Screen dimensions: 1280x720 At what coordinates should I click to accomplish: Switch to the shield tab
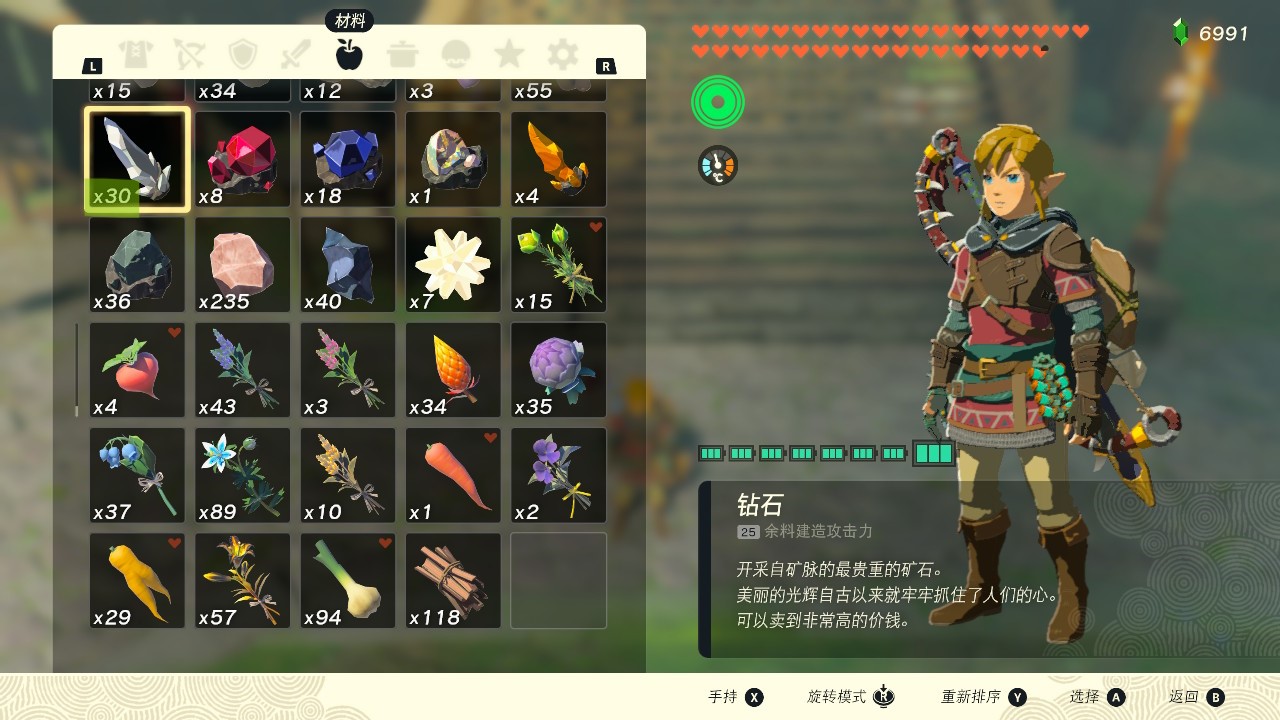[x=243, y=54]
